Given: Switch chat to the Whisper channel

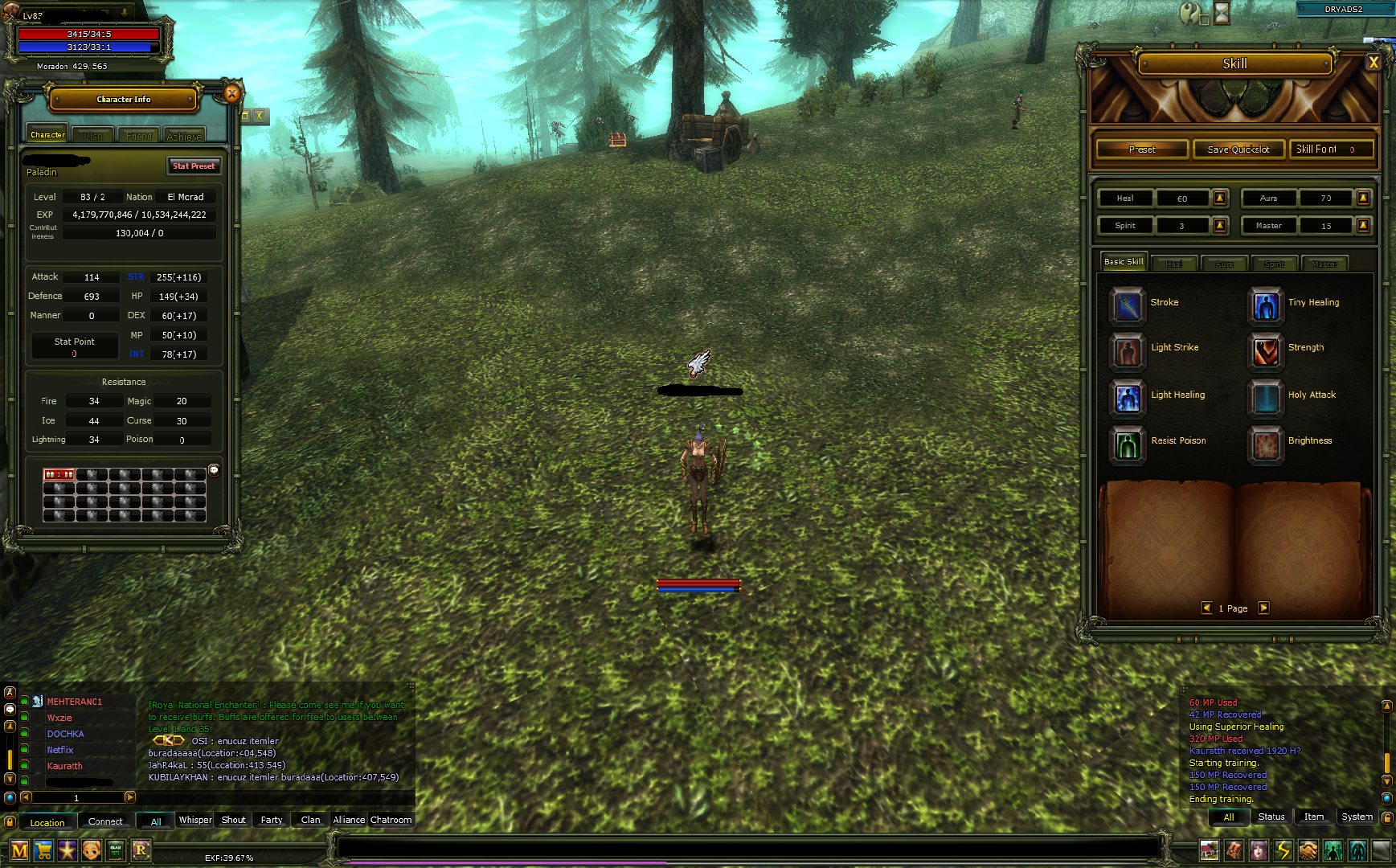Looking at the screenshot, I should pyautogui.click(x=195, y=820).
